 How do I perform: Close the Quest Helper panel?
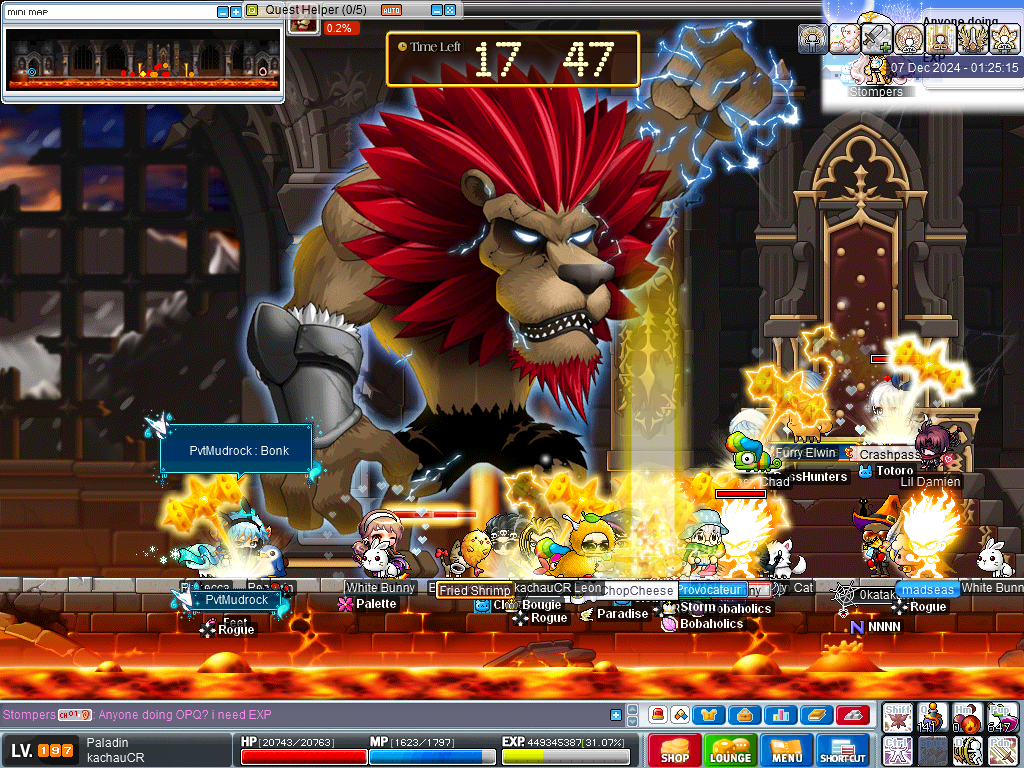point(451,10)
